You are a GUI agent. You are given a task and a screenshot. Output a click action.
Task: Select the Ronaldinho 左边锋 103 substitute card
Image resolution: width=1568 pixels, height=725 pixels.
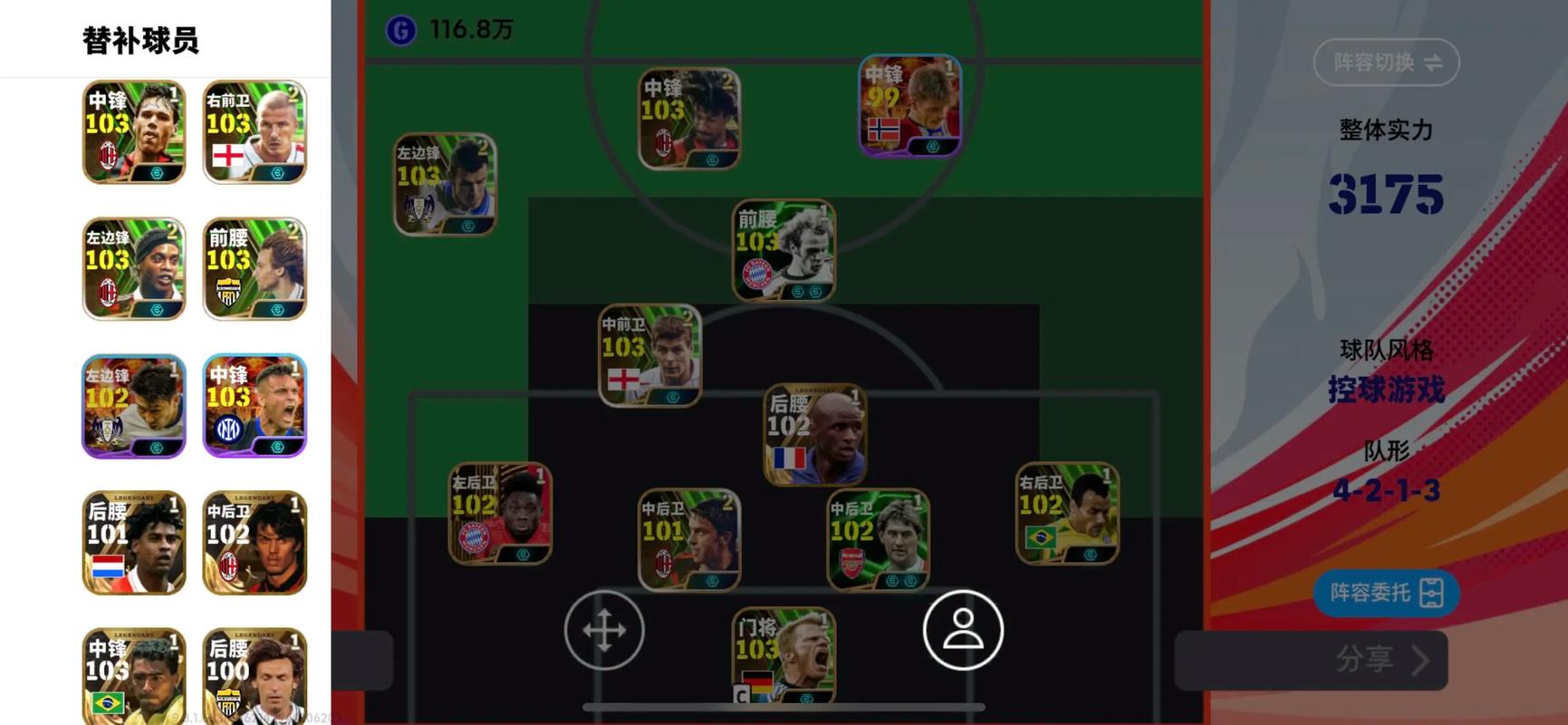pyautogui.click(x=132, y=269)
